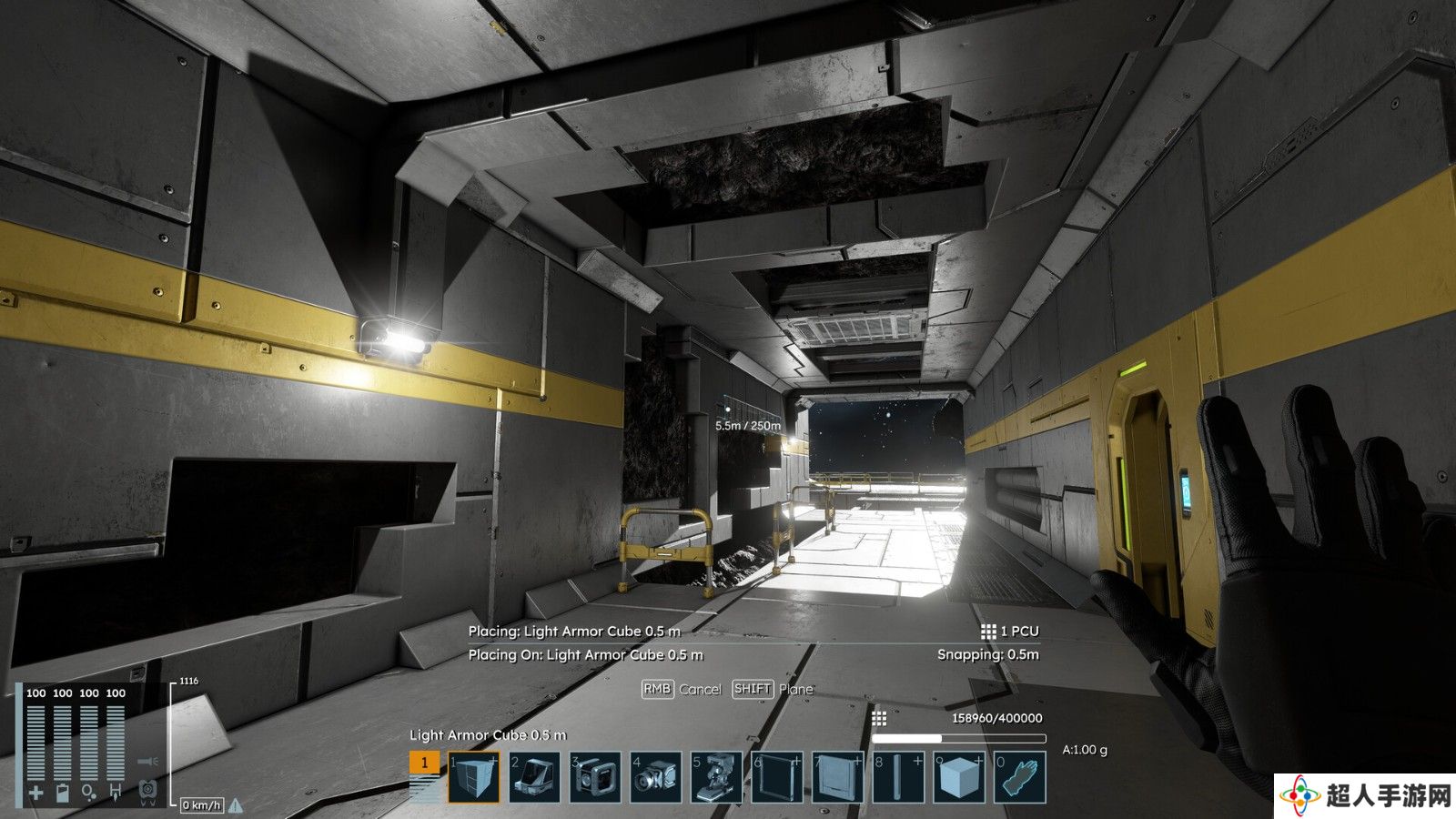This screenshot has height=819, width=1456.
Task: Pick the thin beam block in slot 8
Action: (x=898, y=777)
